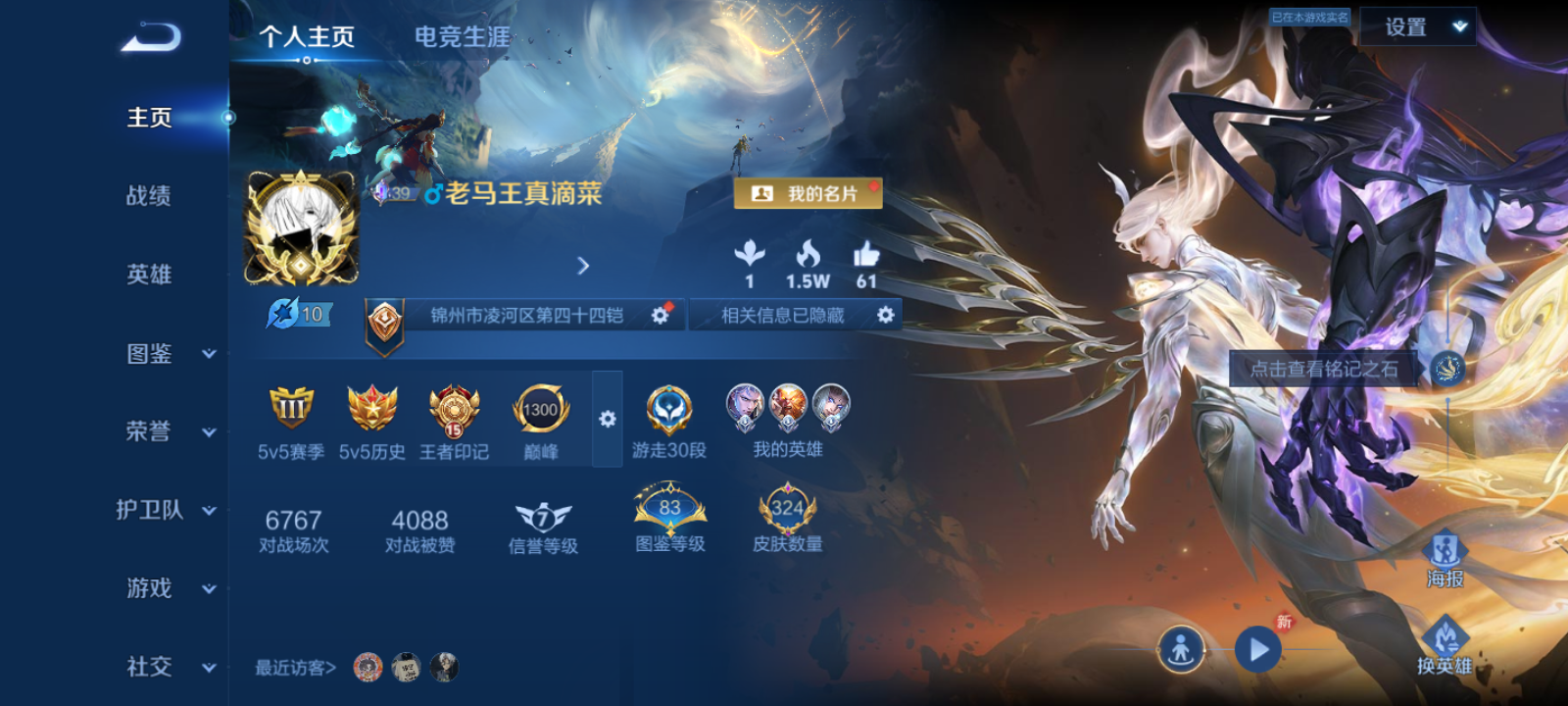Click the gear beside 锦州市凌河区第四十四铠
Viewport: 1568px width, 706px height.
pyautogui.click(x=657, y=314)
